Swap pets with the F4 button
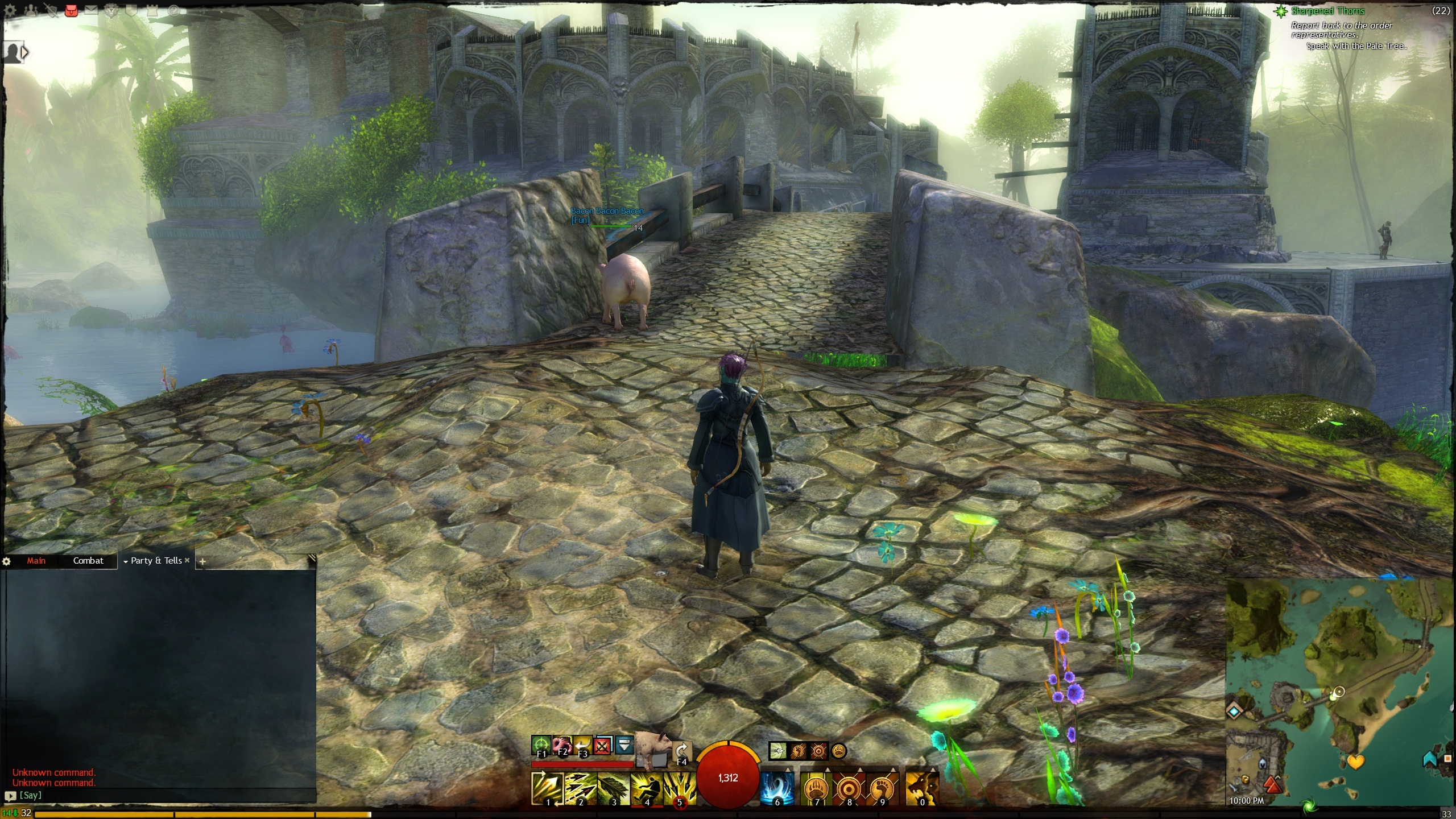 click(681, 752)
